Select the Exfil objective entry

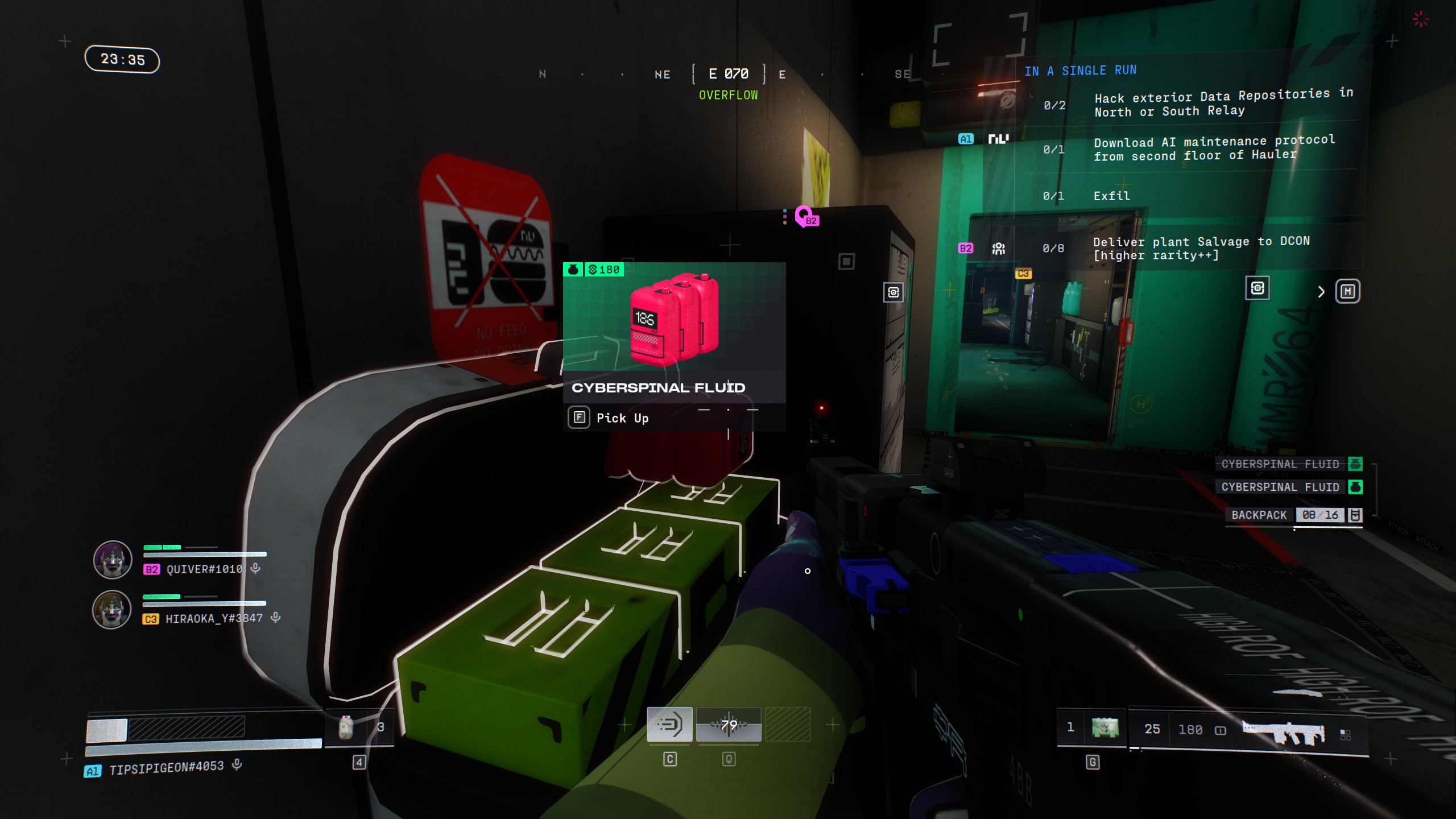[x=1111, y=196]
